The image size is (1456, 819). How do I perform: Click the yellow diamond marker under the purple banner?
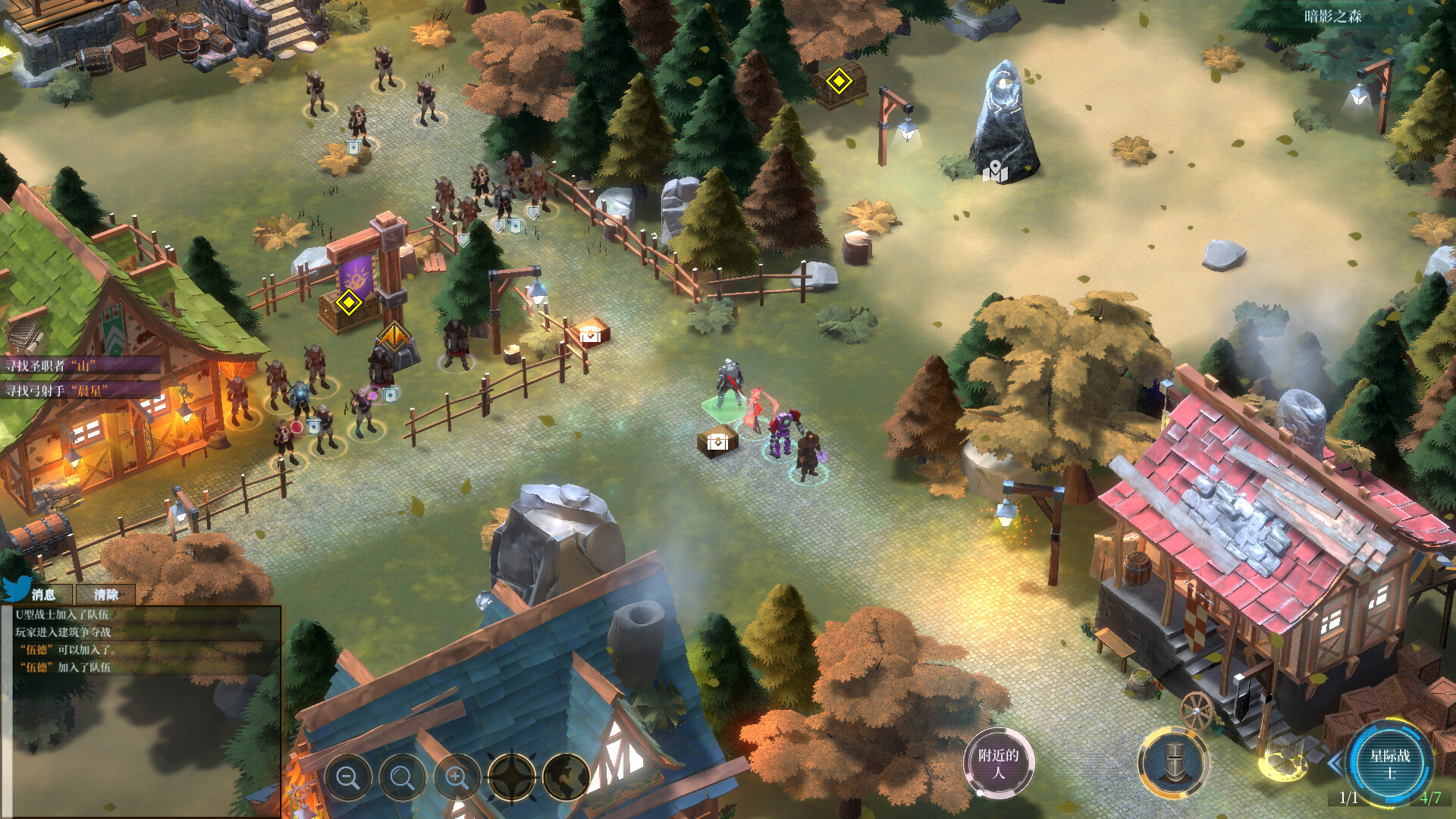(348, 303)
